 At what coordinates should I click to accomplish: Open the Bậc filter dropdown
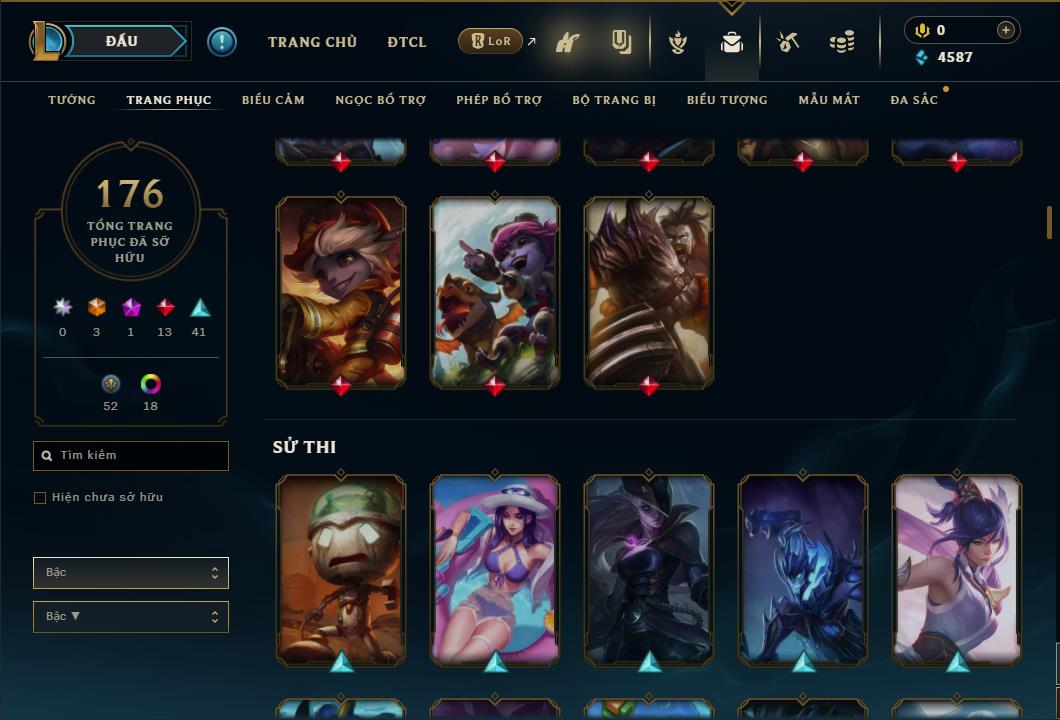point(131,573)
